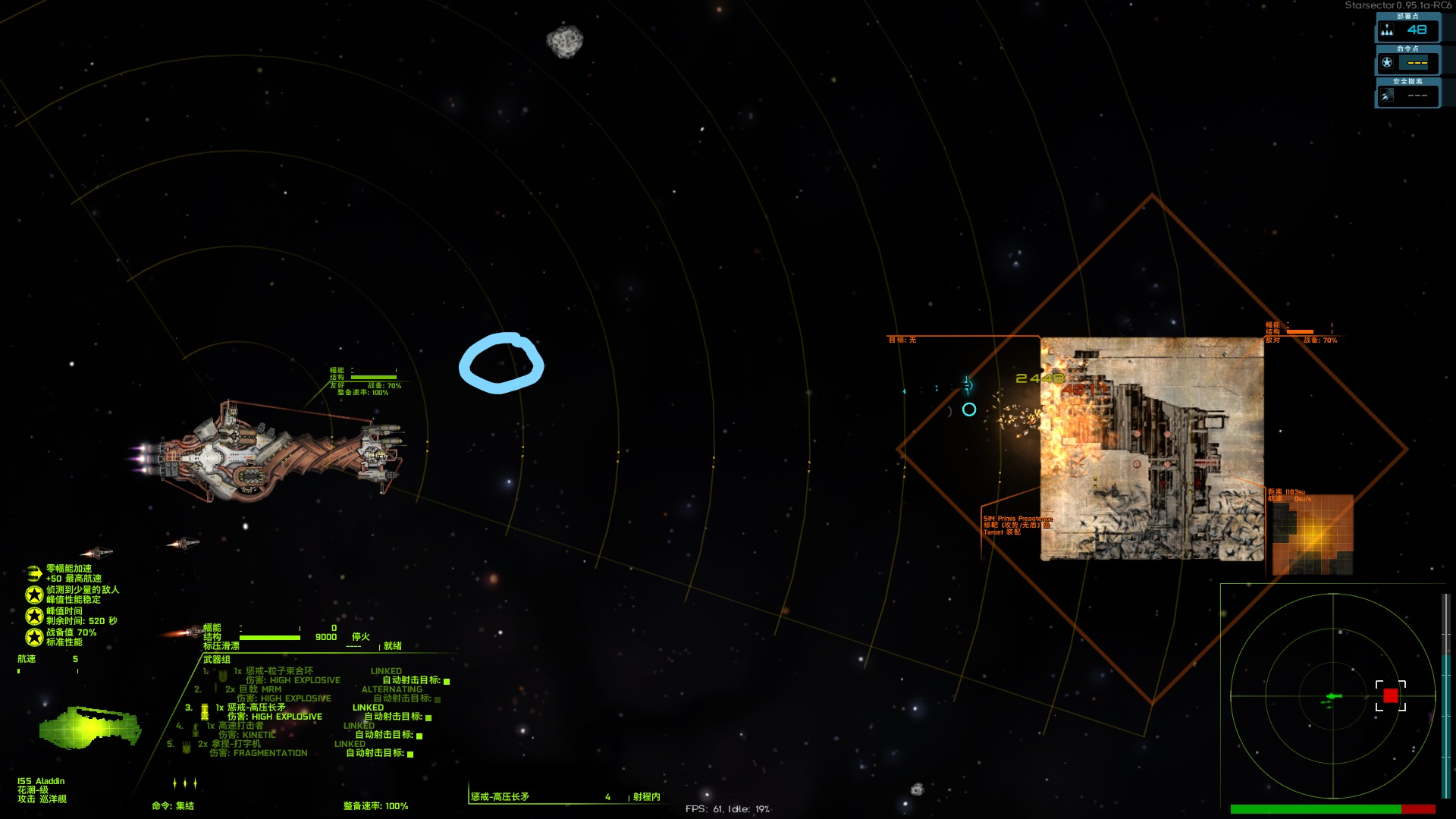
Task: Select weapon group 4 高速打击者
Action: coord(246,726)
